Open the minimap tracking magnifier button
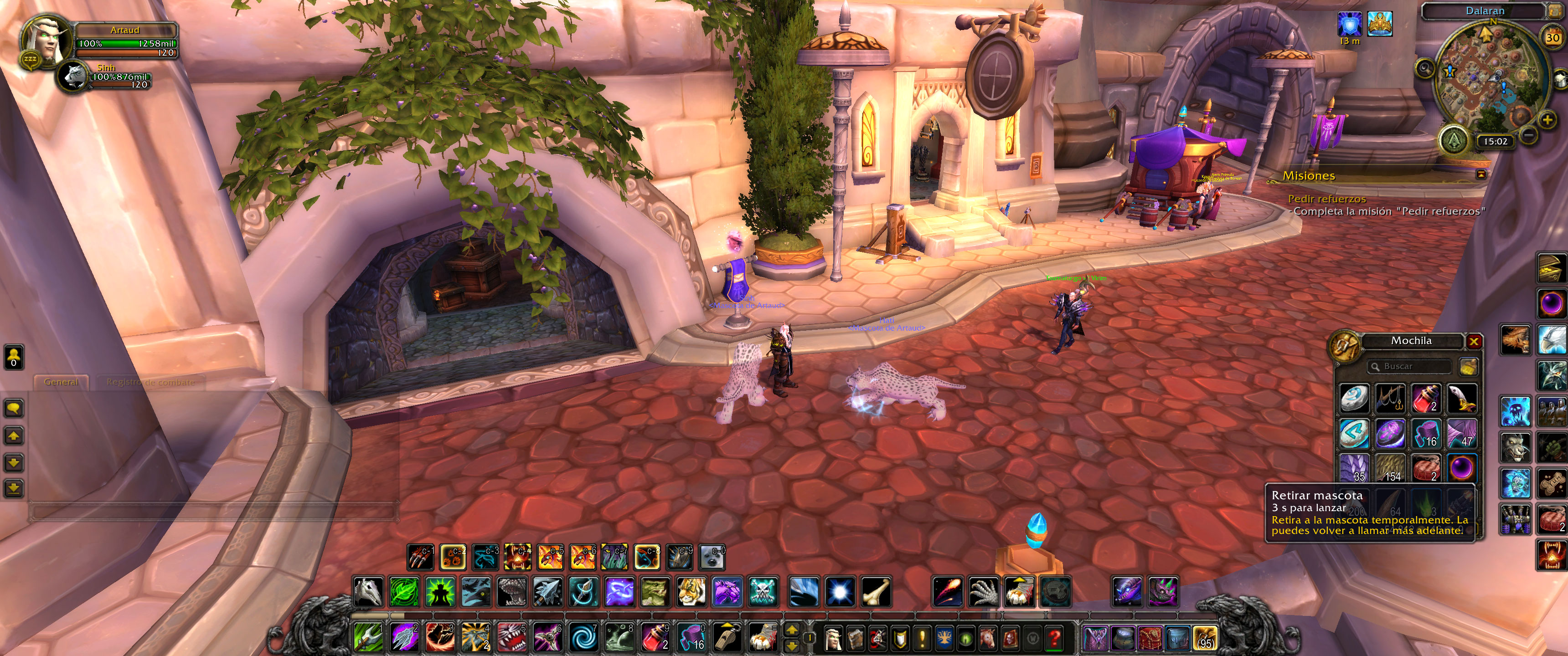The image size is (1568, 656). [x=1426, y=67]
